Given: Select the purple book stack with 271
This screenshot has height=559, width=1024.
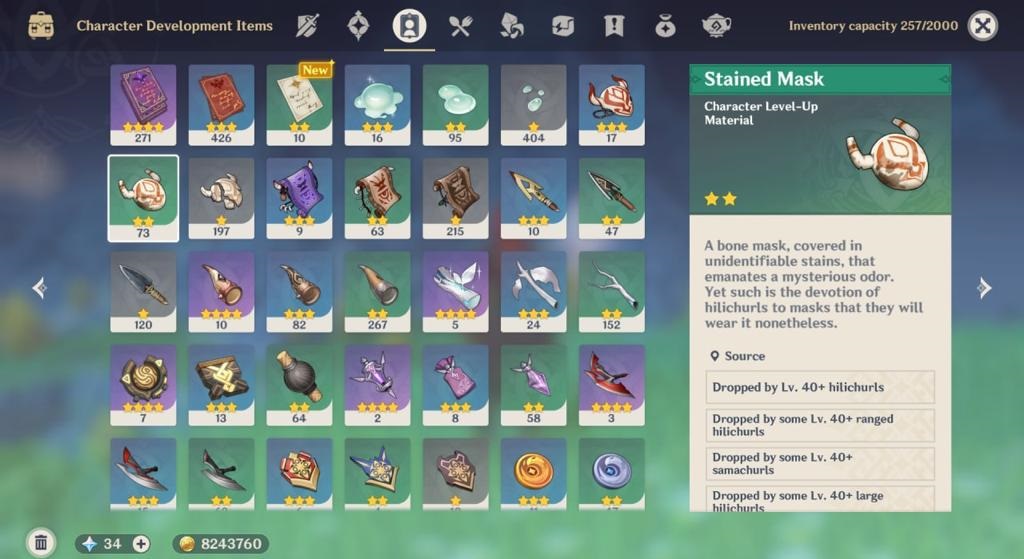Looking at the screenshot, I should [143, 104].
